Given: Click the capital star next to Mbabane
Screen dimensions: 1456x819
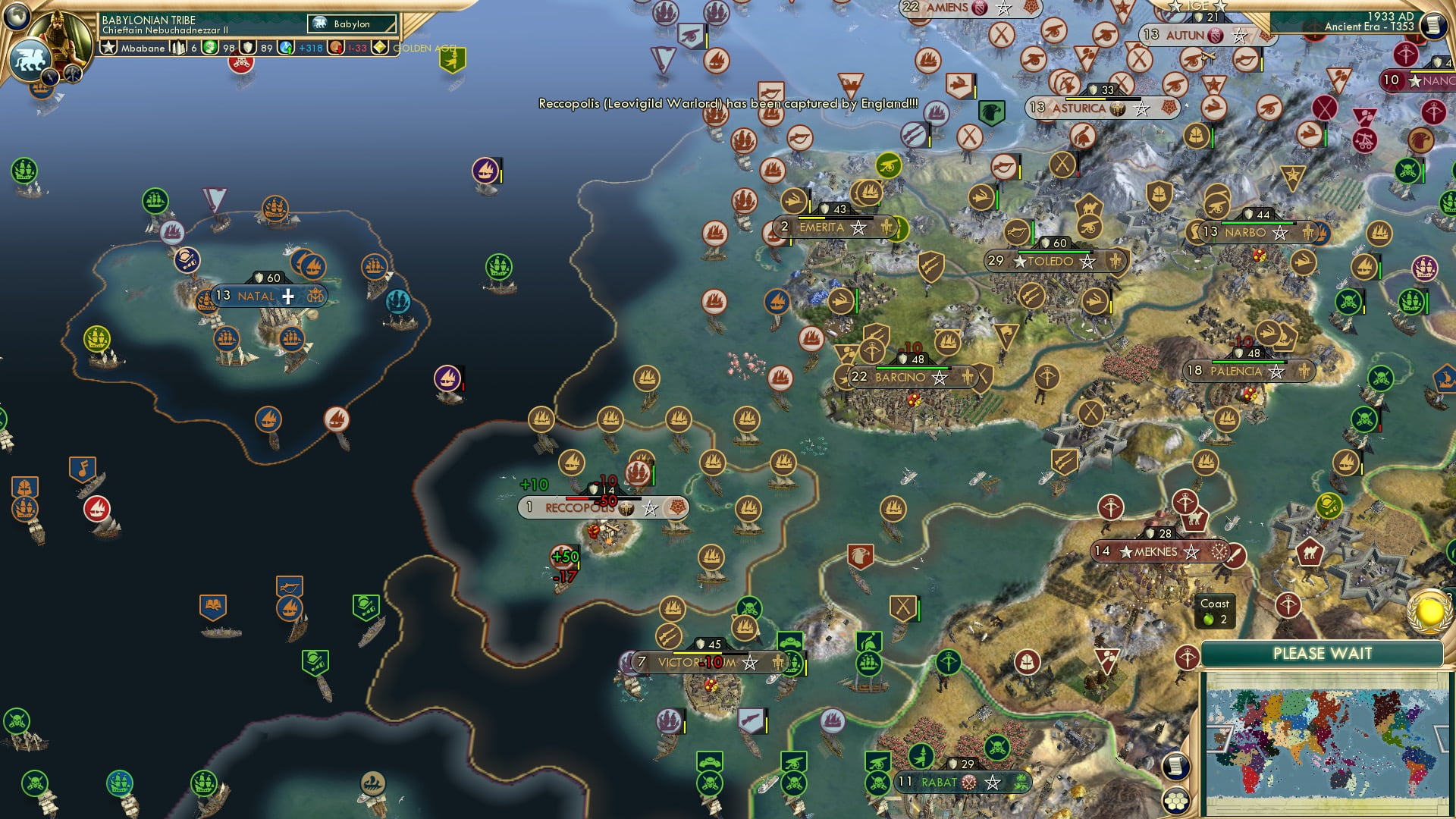Looking at the screenshot, I should pyautogui.click(x=110, y=48).
